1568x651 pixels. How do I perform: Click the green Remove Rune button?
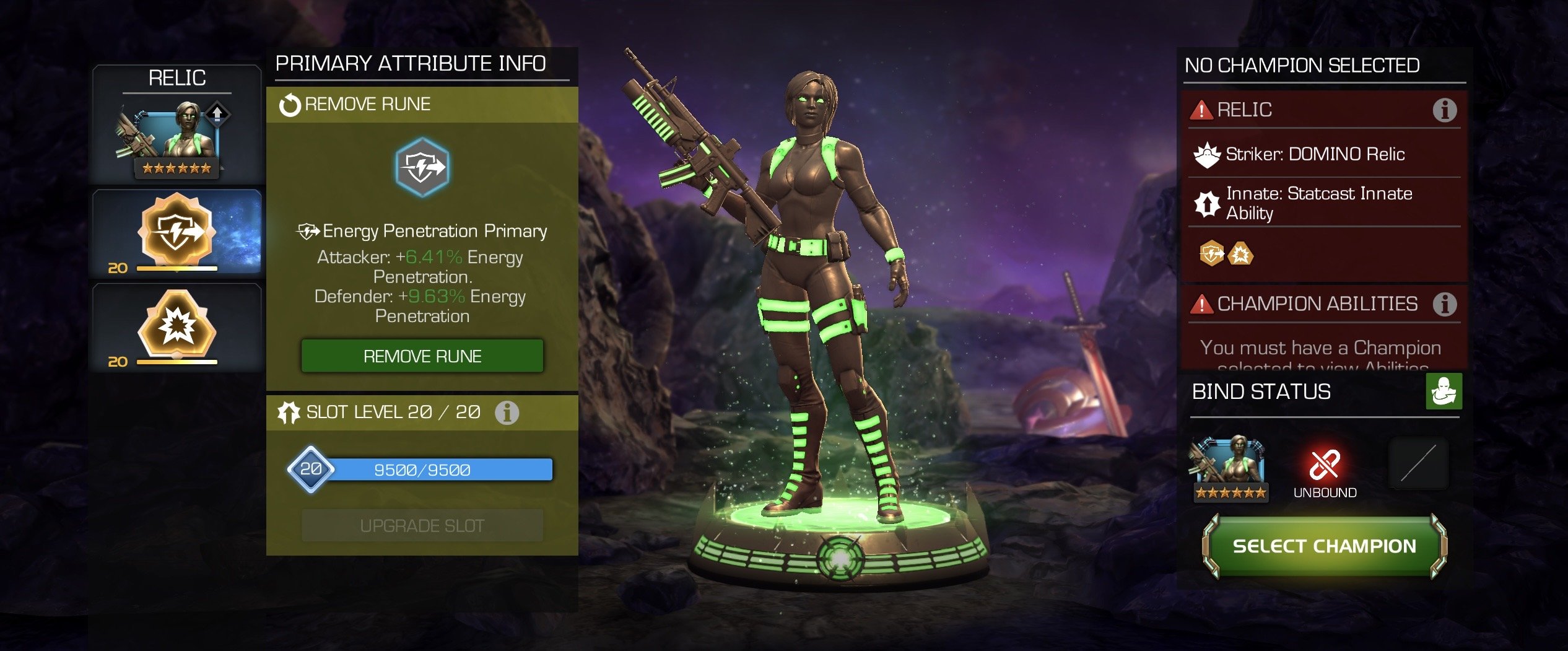click(422, 356)
